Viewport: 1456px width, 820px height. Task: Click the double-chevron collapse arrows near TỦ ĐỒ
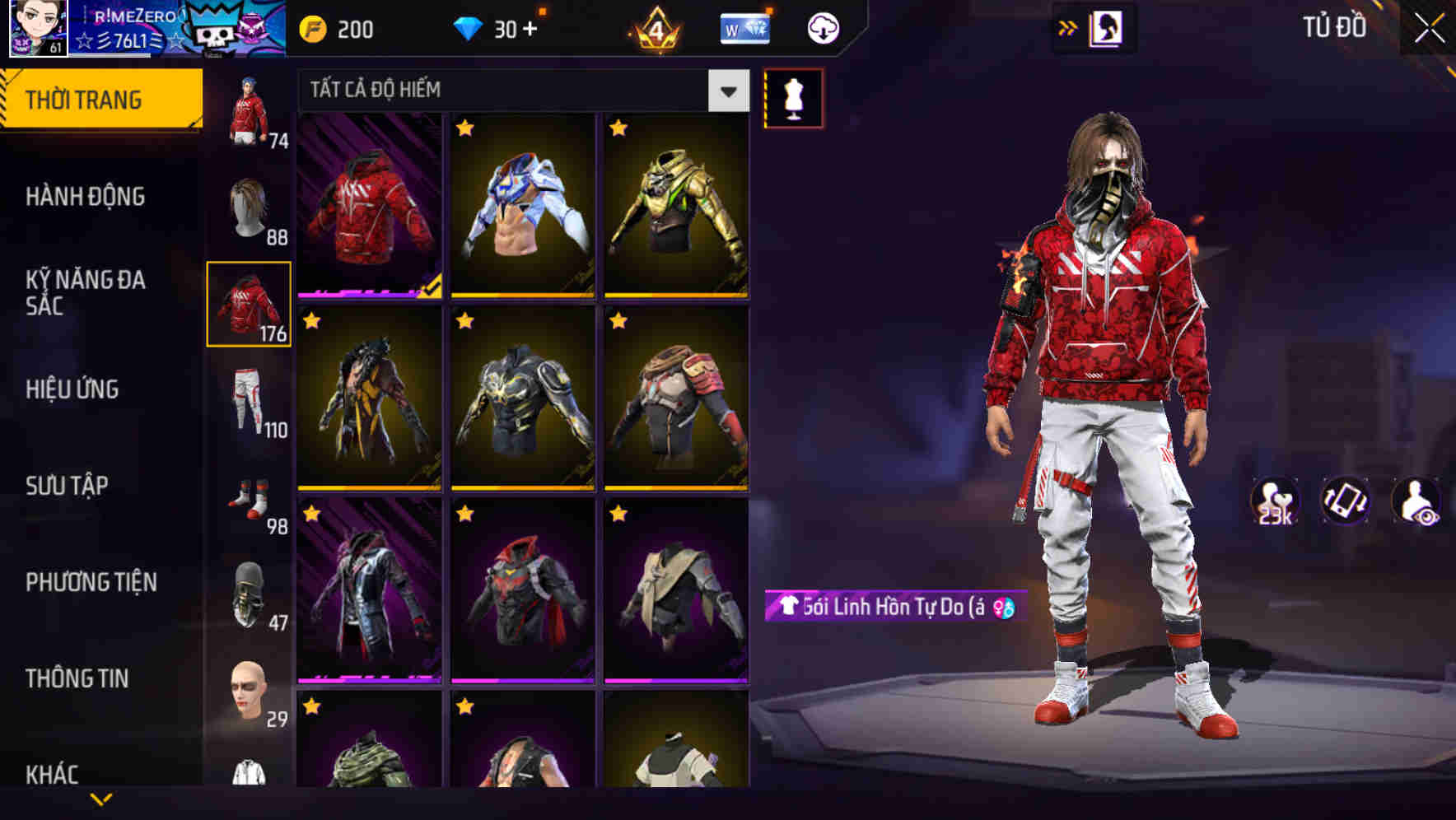tap(1067, 27)
